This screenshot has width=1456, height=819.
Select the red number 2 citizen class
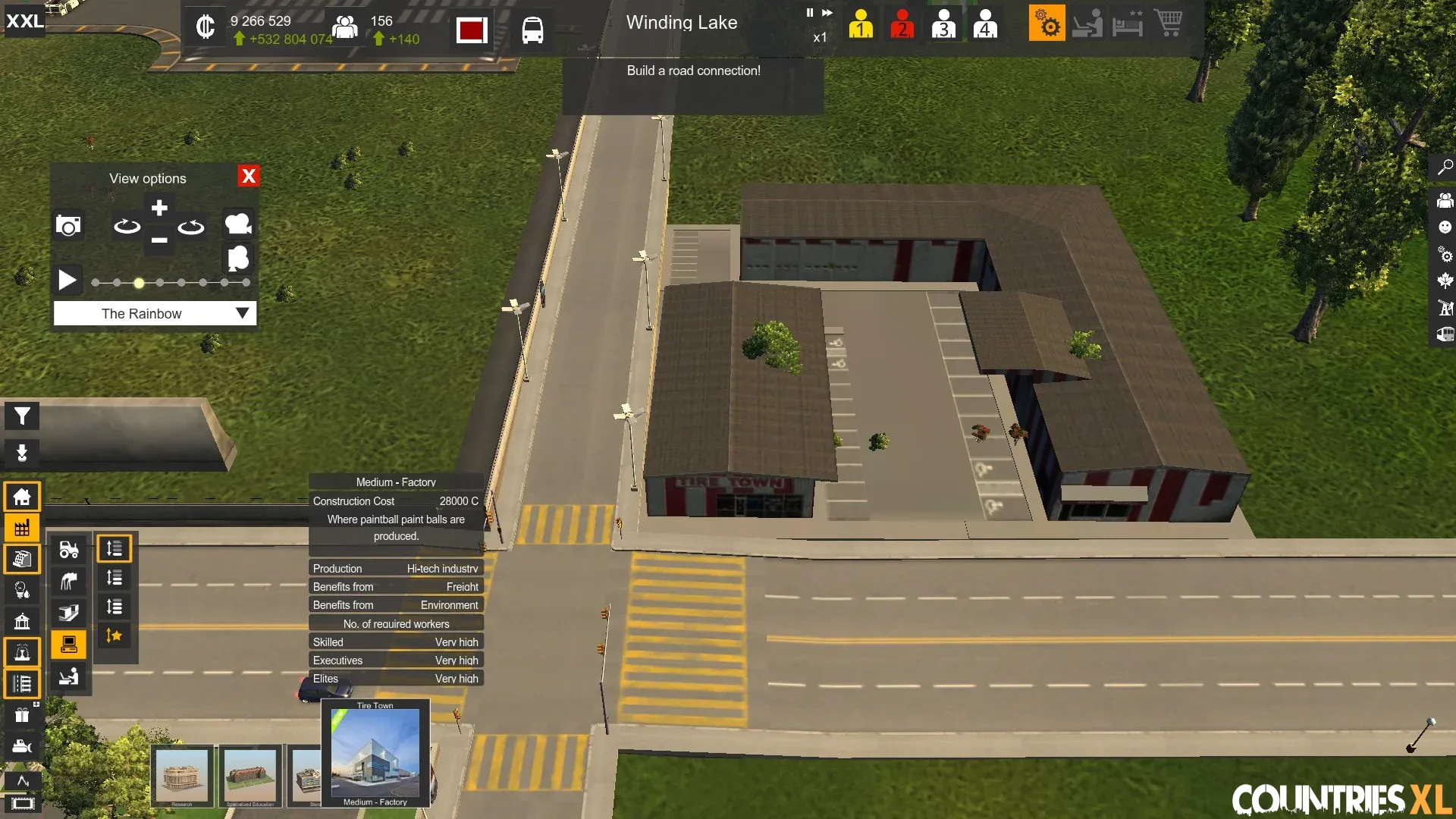(902, 24)
